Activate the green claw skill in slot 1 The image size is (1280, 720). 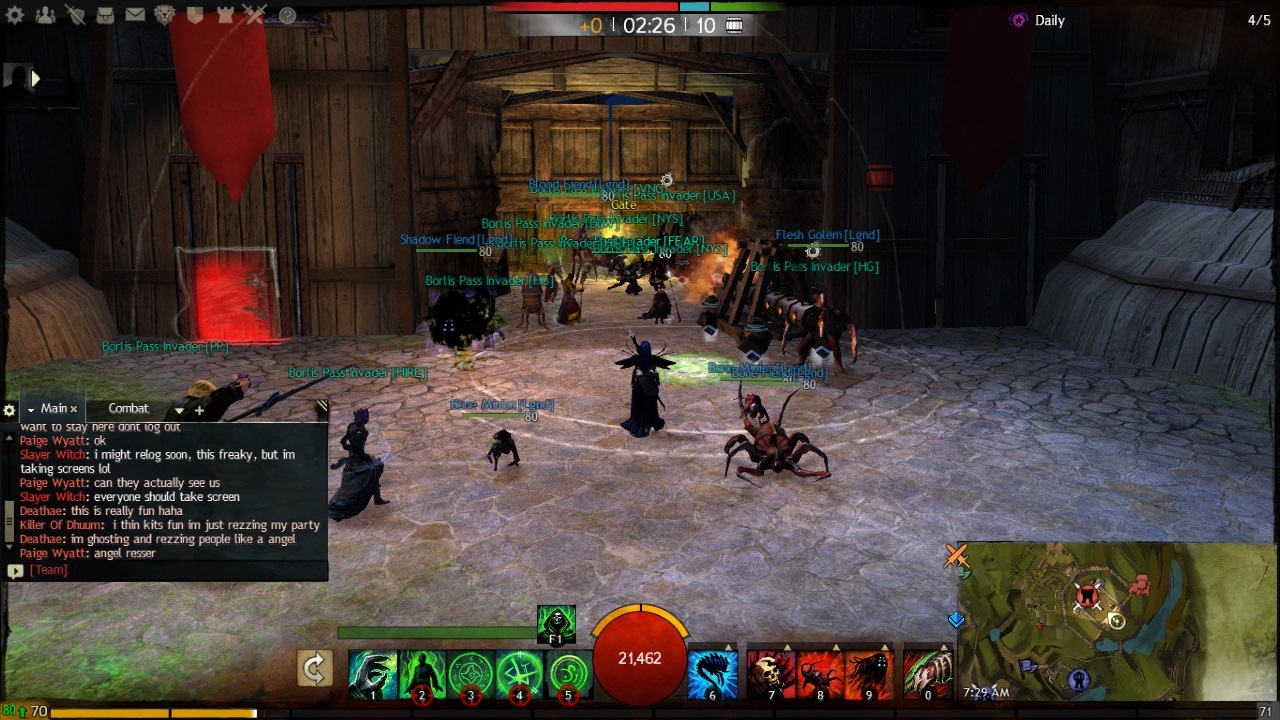pos(372,673)
